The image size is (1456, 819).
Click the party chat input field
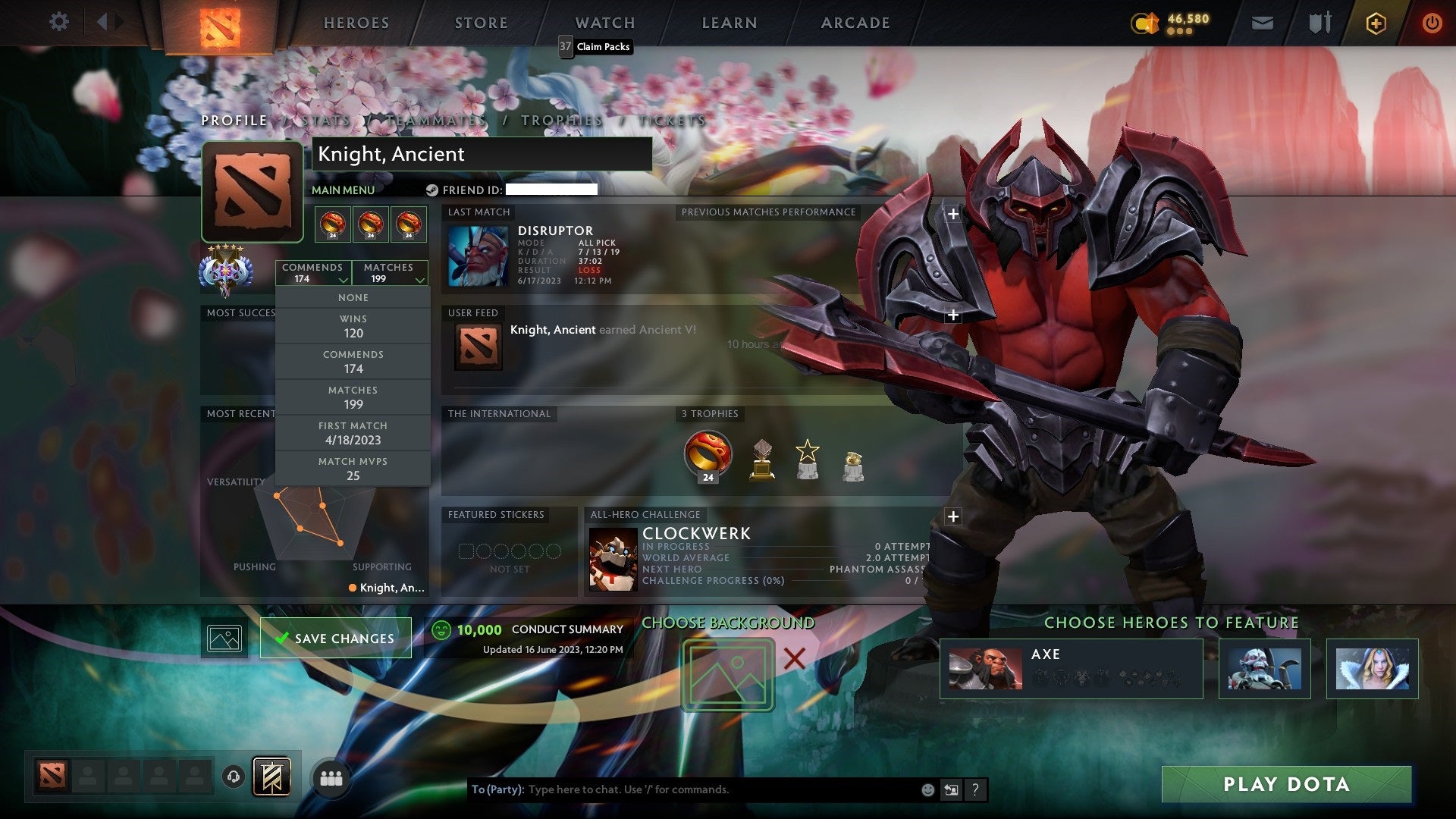682,789
